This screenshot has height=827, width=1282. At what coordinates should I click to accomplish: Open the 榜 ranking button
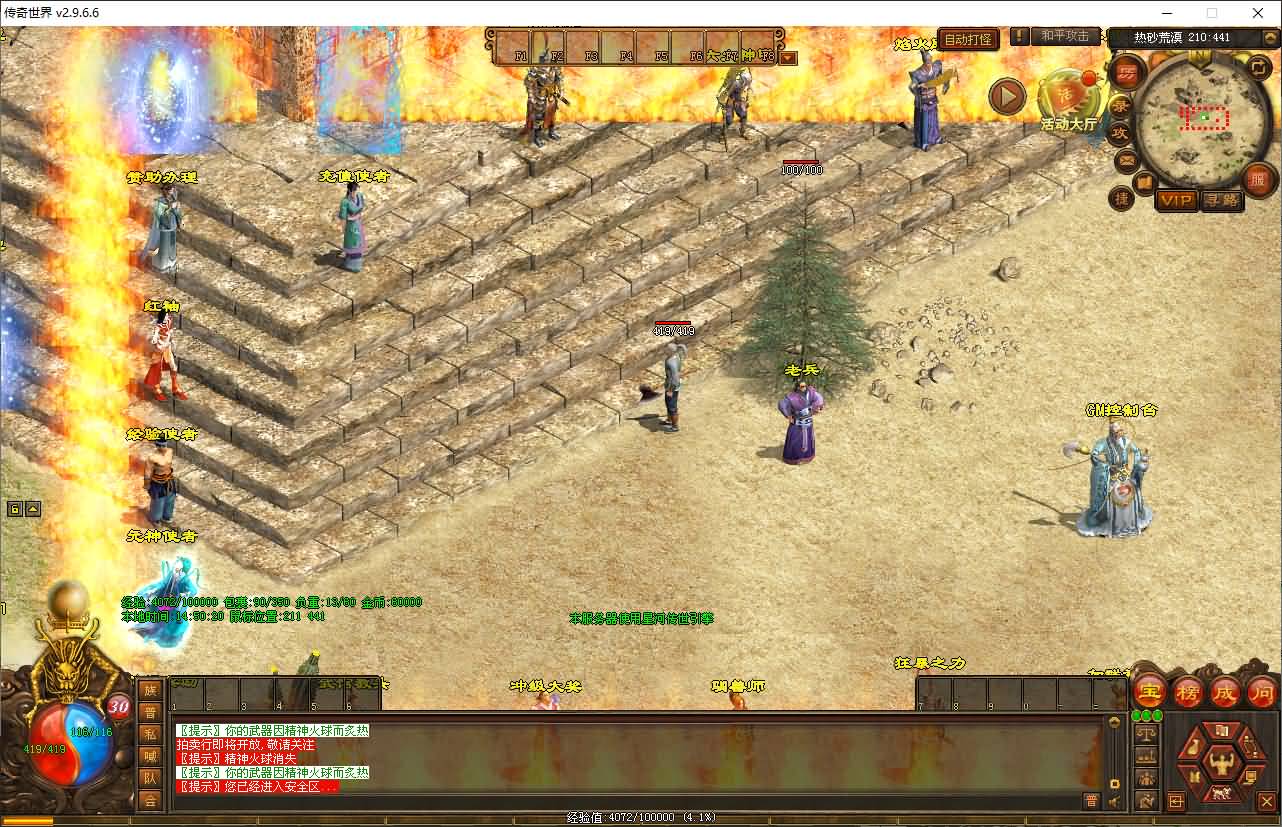pyautogui.click(x=1187, y=692)
